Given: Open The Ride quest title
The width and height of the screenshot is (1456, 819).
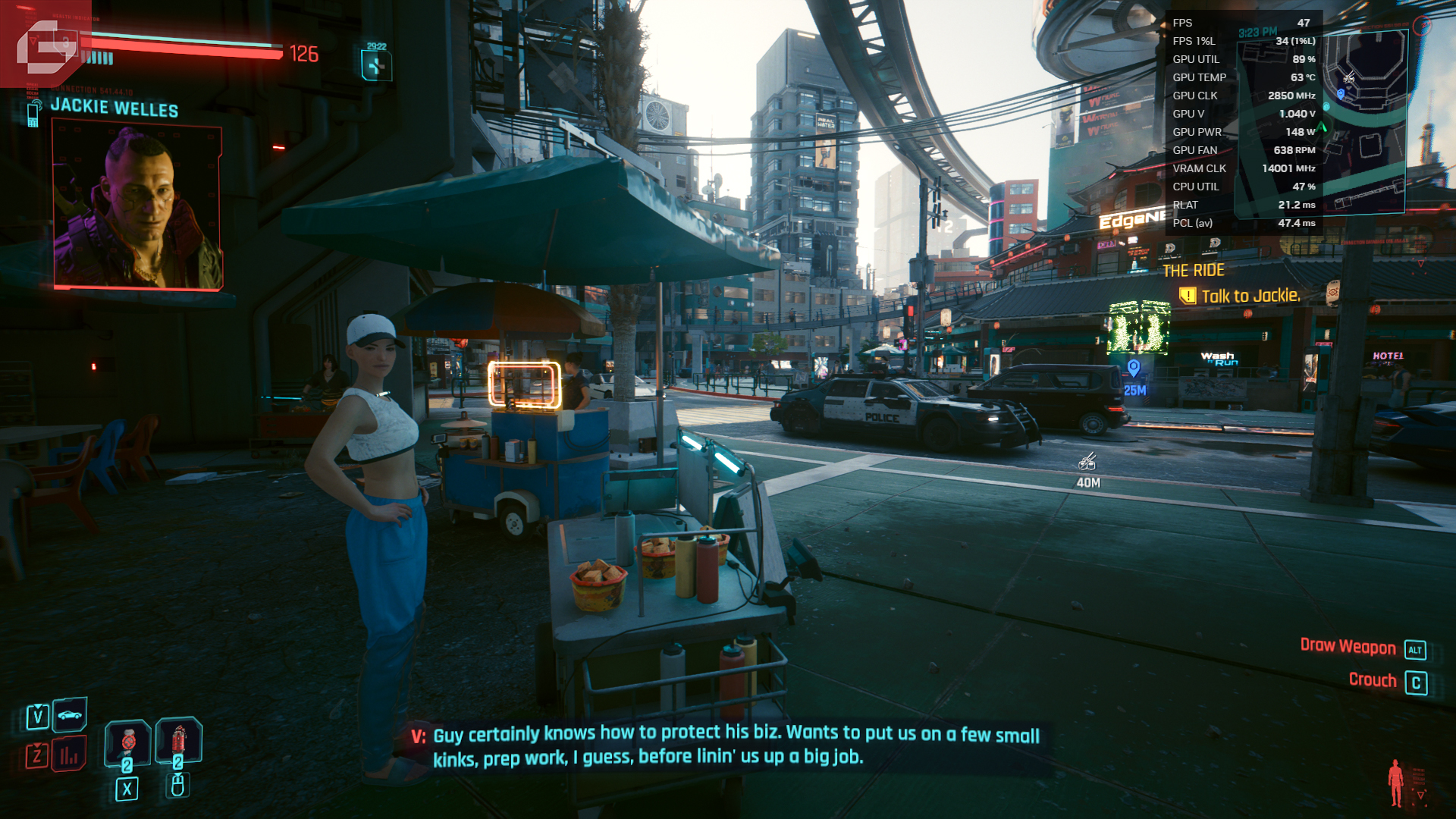Looking at the screenshot, I should click(x=1193, y=271).
